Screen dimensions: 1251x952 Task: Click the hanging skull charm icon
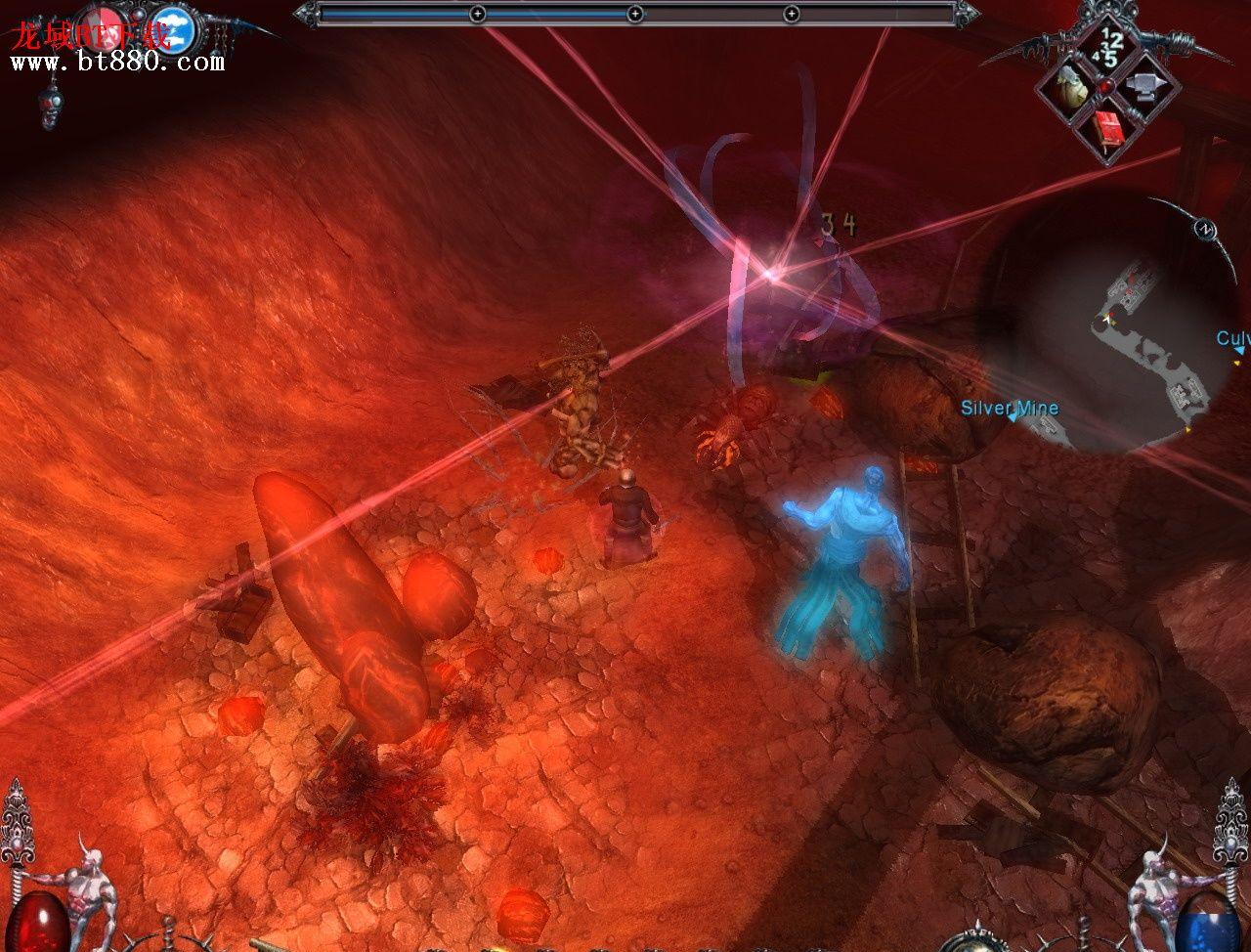click(47, 106)
